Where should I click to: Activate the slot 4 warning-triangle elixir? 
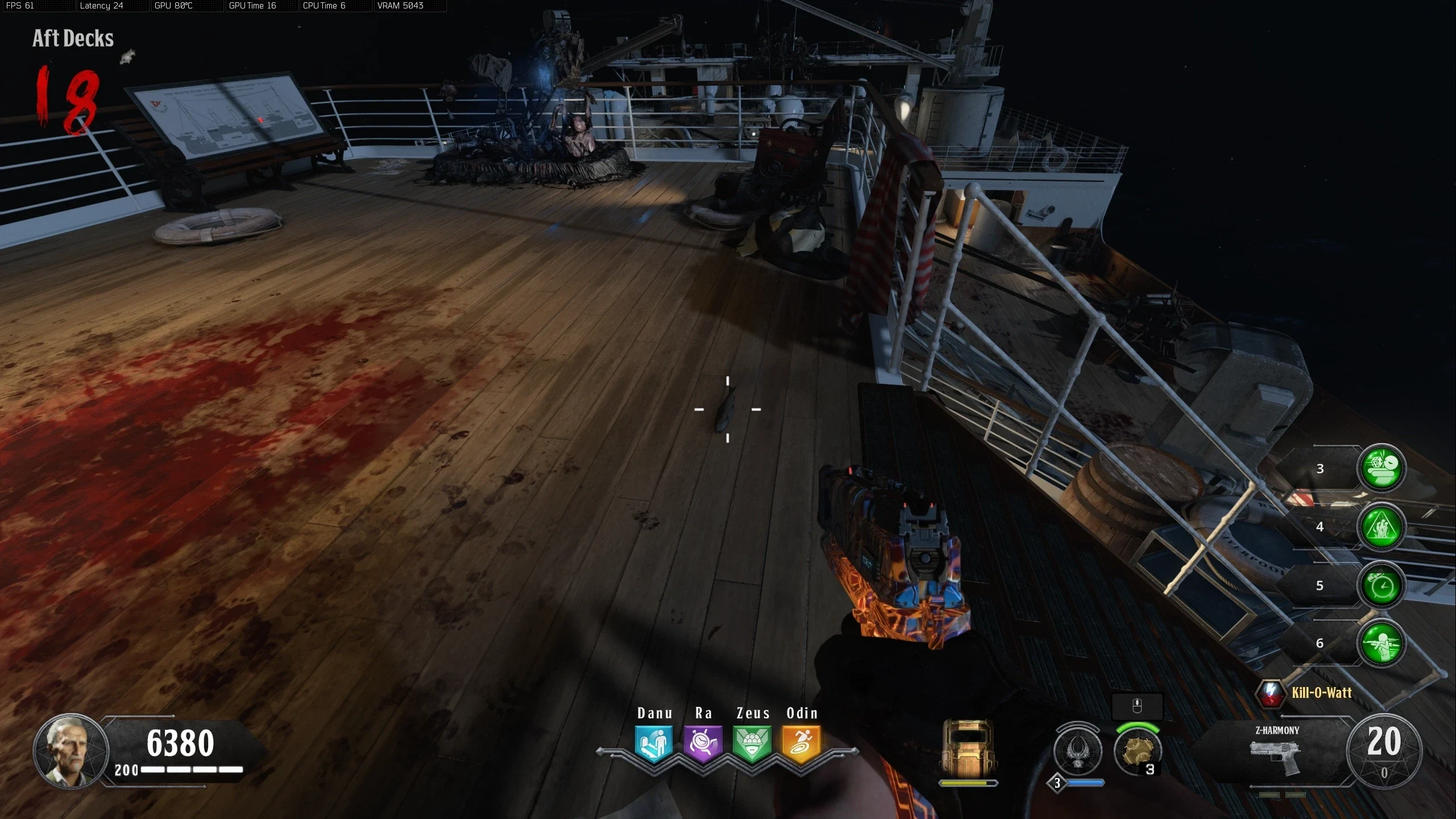1381,527
